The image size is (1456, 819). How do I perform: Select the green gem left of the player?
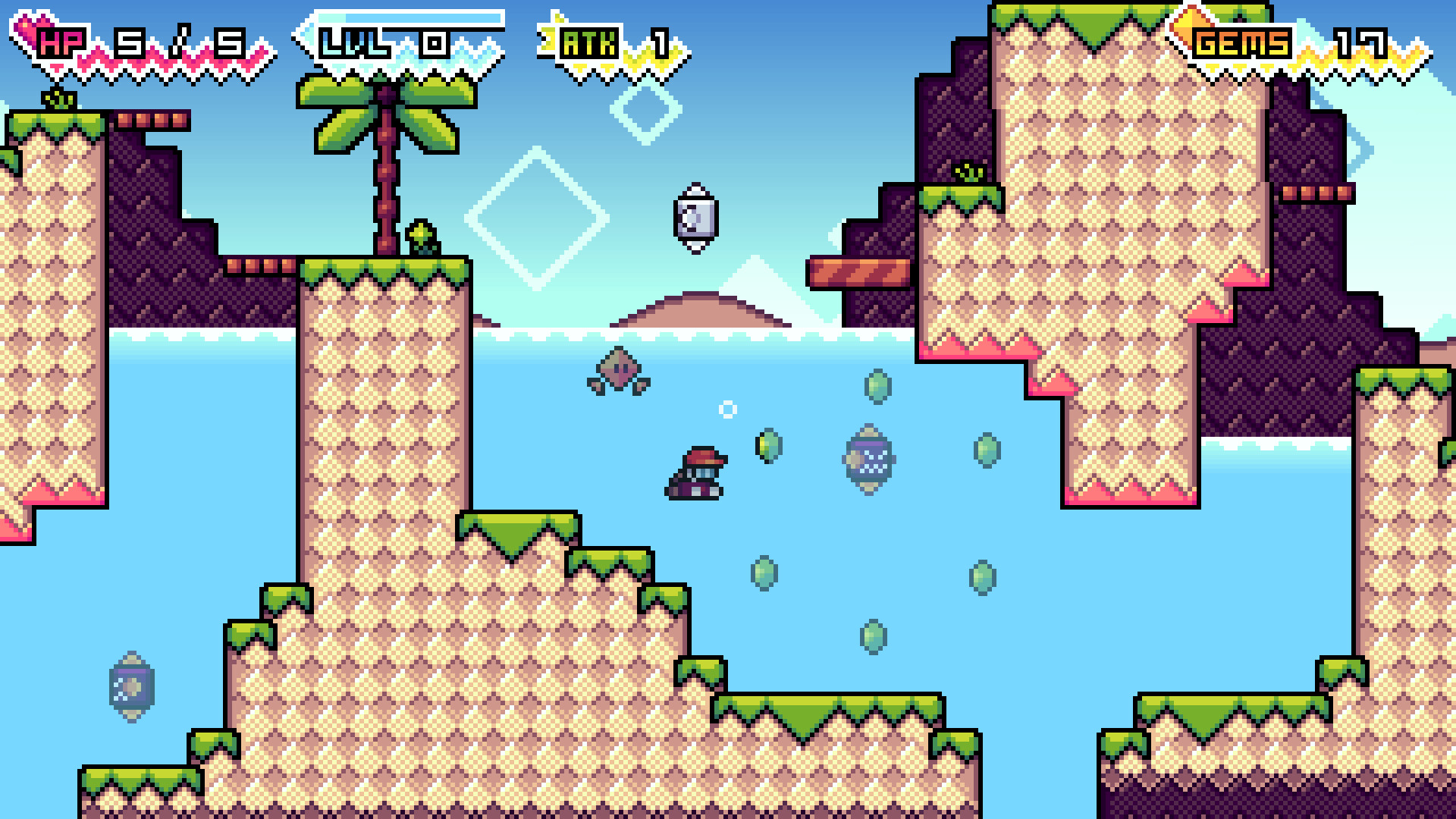[767, 446]
